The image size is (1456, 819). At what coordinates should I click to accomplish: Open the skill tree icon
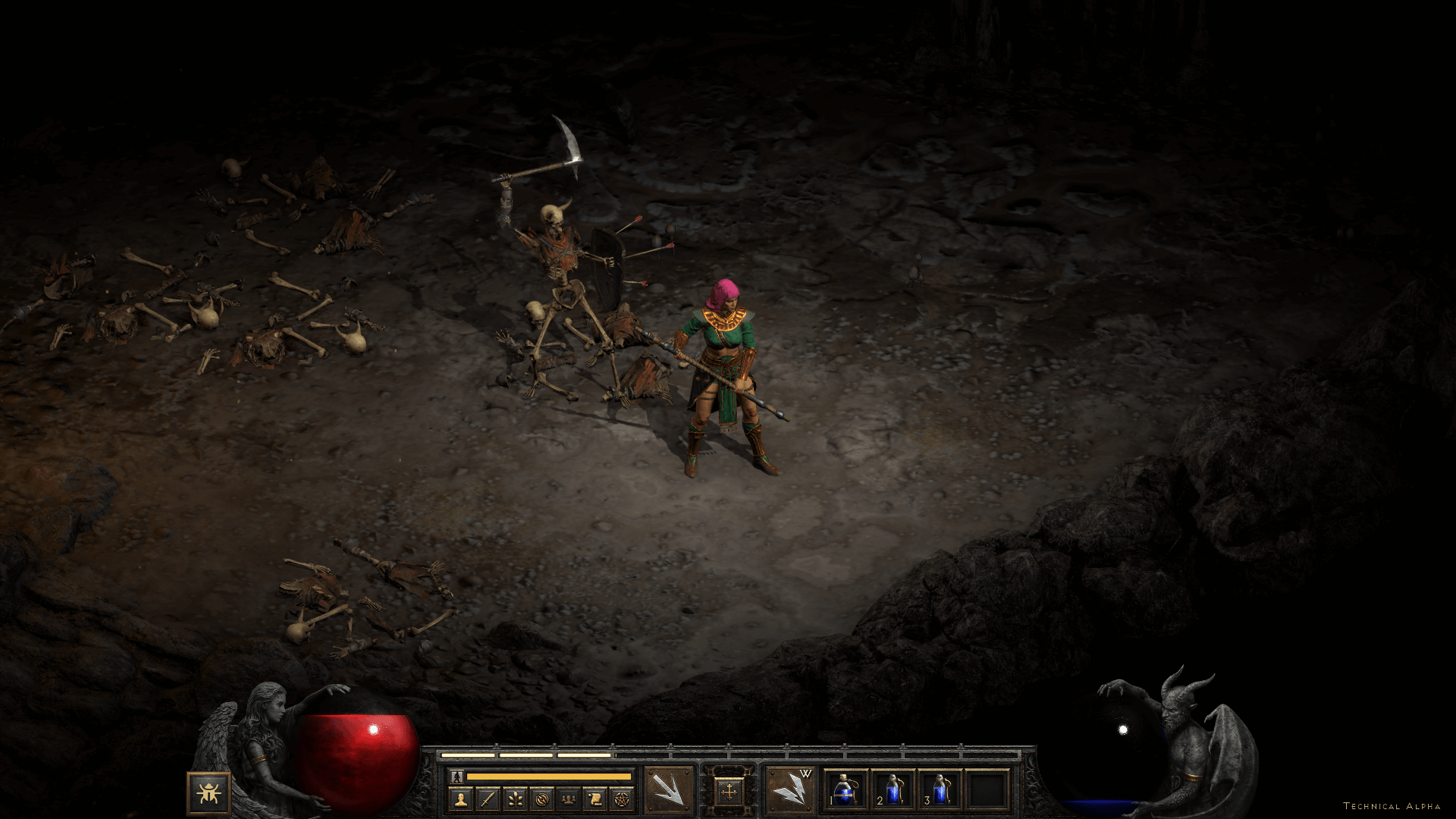tap(514, 799)
